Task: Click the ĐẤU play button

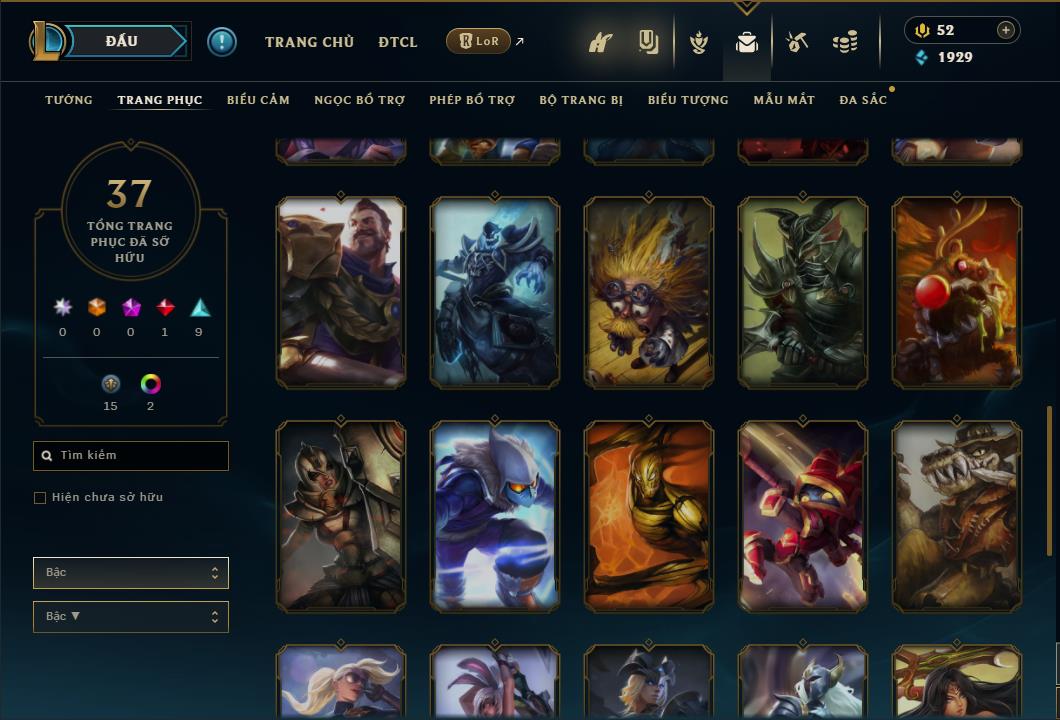Action: tap(122, 41)
